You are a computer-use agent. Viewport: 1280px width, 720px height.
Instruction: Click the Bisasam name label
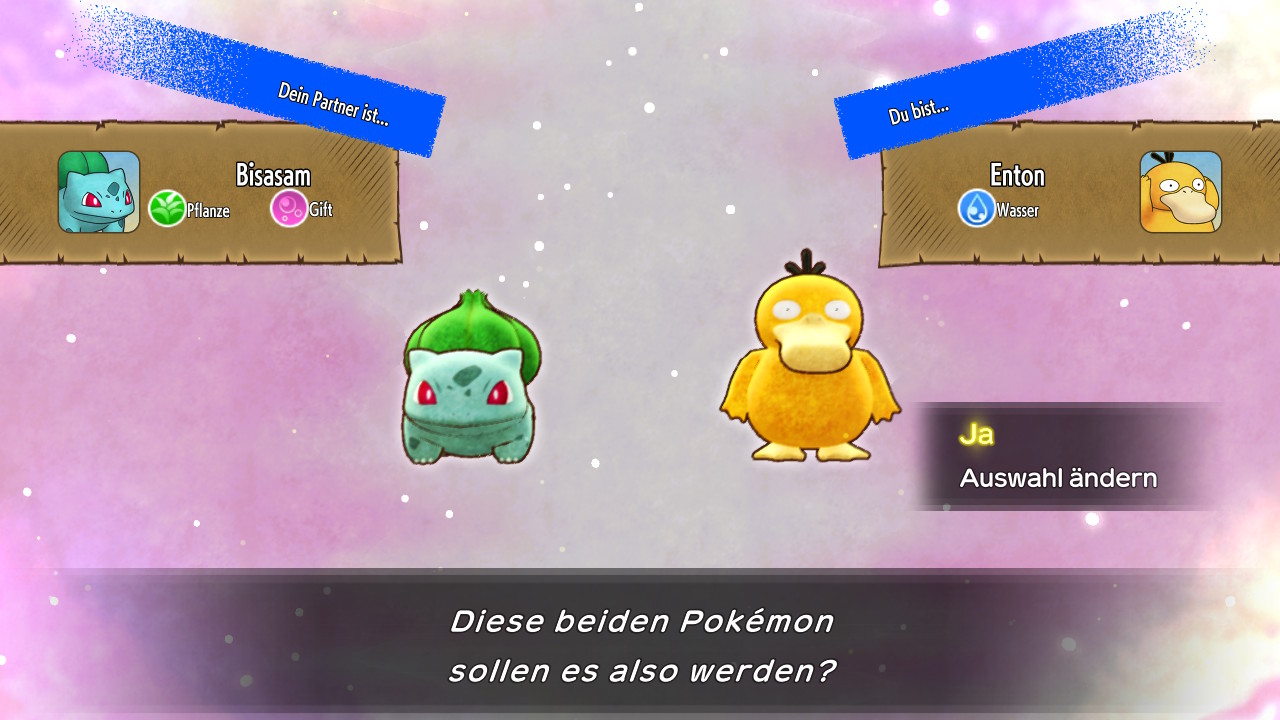click(x=275, y=175)
